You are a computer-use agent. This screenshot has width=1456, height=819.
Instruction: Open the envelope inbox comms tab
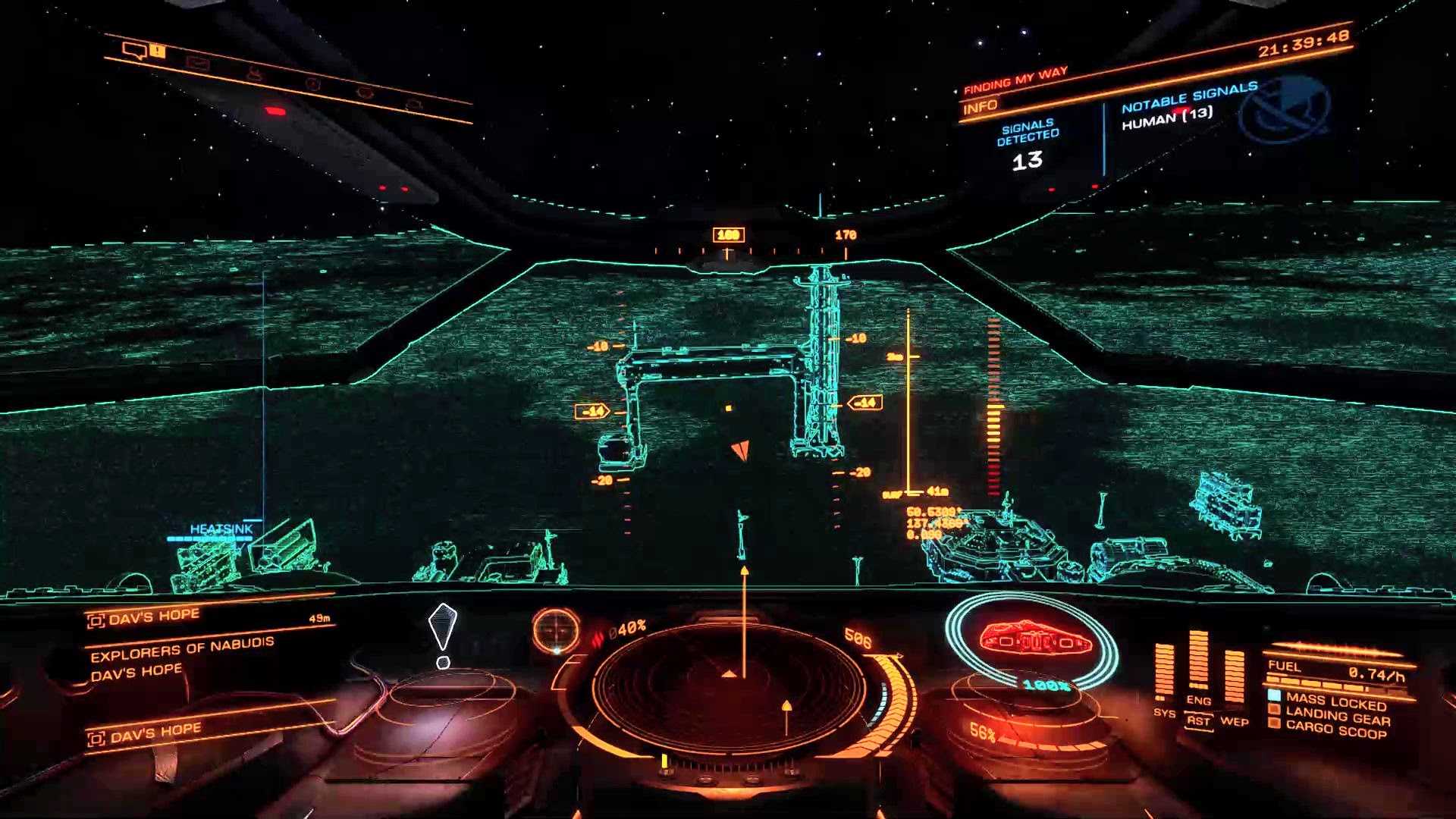[x=197, y=64]
